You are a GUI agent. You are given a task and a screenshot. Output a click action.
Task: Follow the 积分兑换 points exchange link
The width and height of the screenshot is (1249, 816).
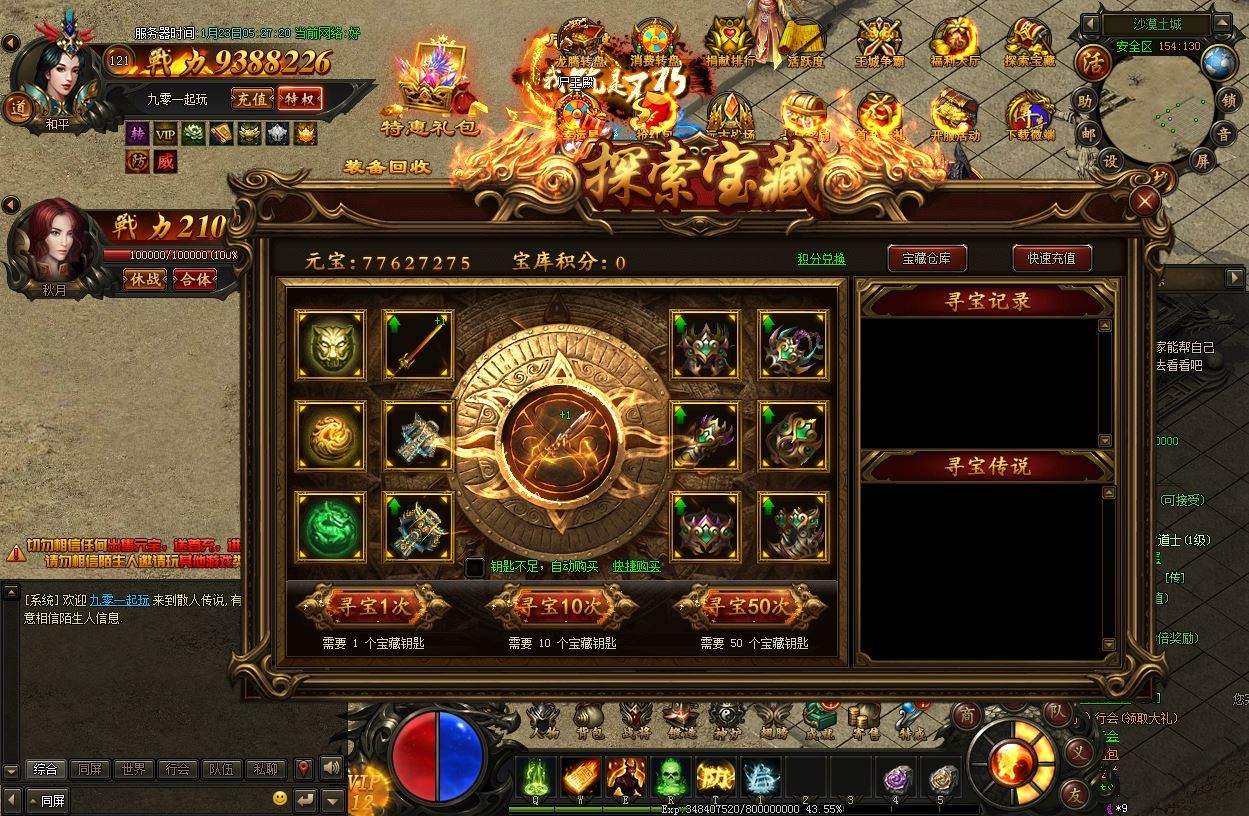821,259
